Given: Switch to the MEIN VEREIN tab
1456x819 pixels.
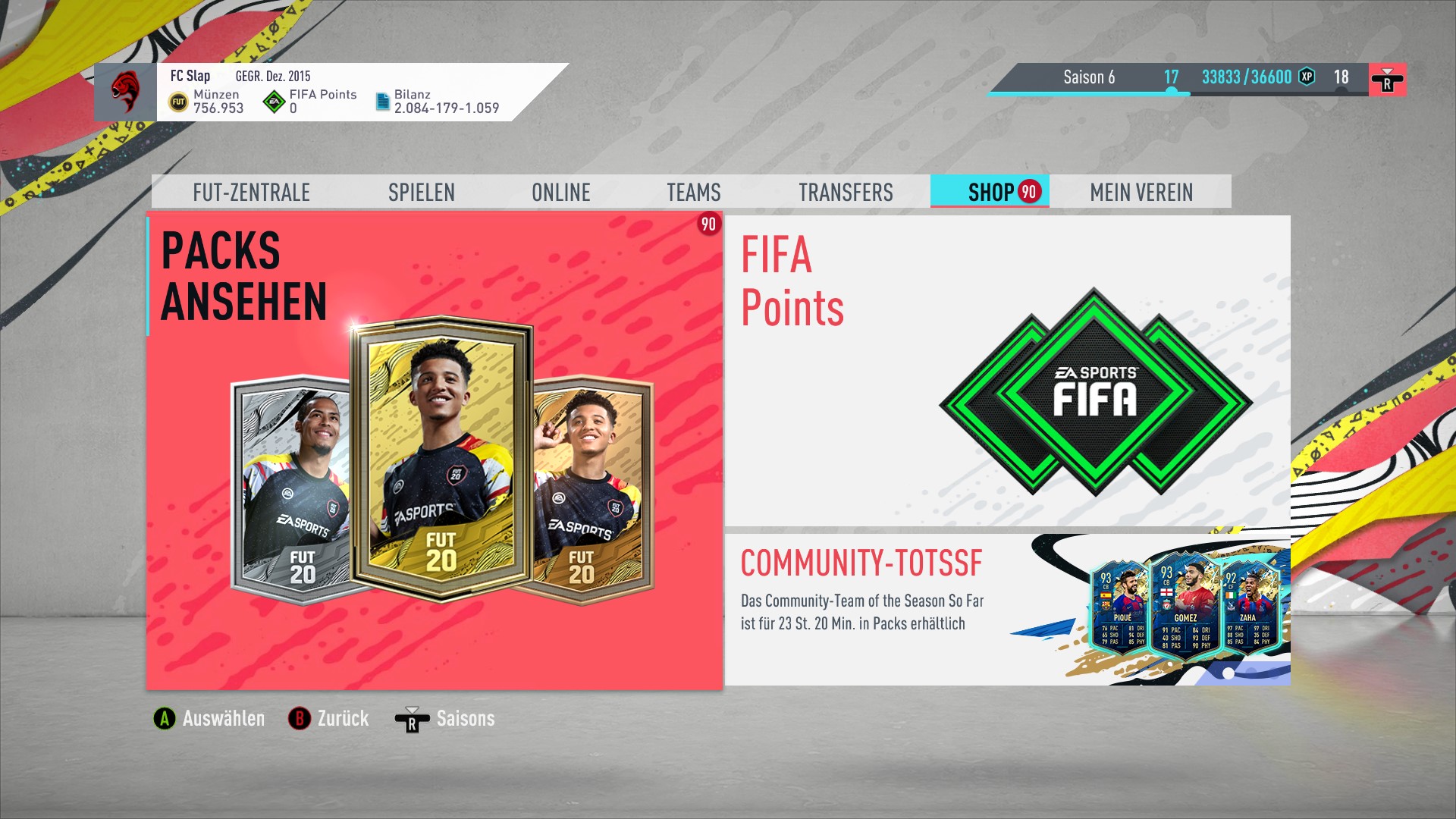Looking at the screenshot, I should pyautogui.click(x=1141, y=193).
